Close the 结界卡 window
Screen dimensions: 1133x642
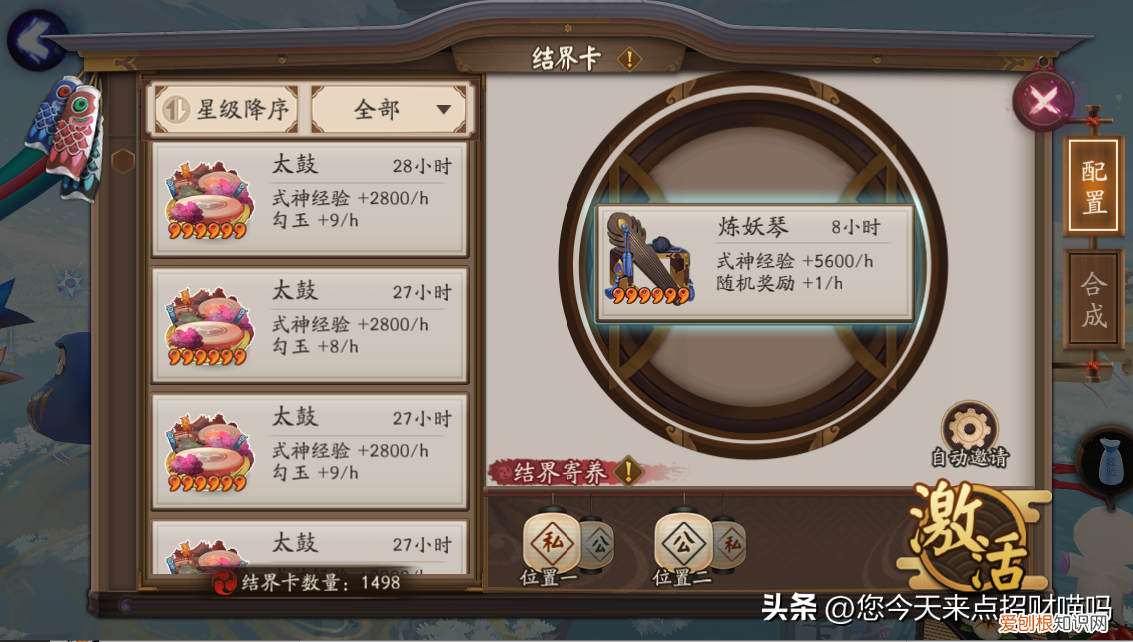point(1043,100)
